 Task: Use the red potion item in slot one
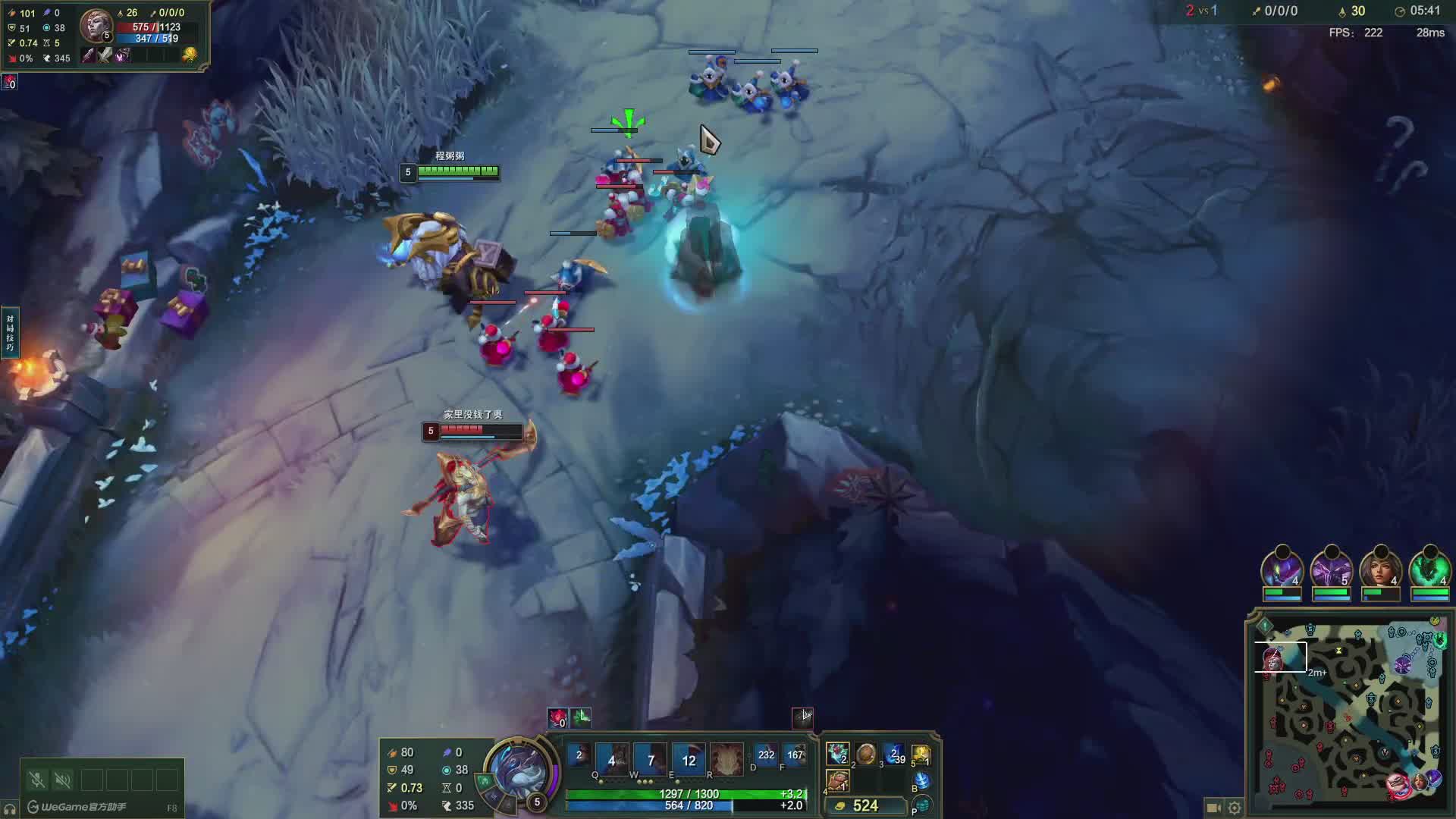pyautogui.click(x=837, y=755)
